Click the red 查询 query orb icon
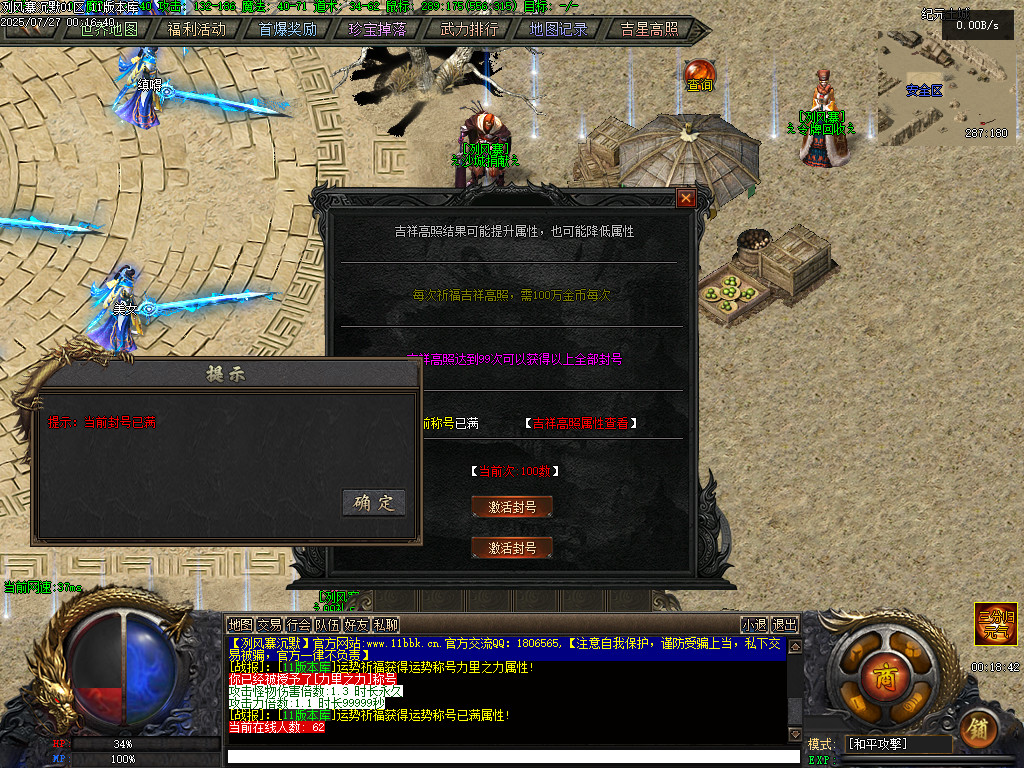Screen dimensions: 1024x768 click(x=700, y=74)
